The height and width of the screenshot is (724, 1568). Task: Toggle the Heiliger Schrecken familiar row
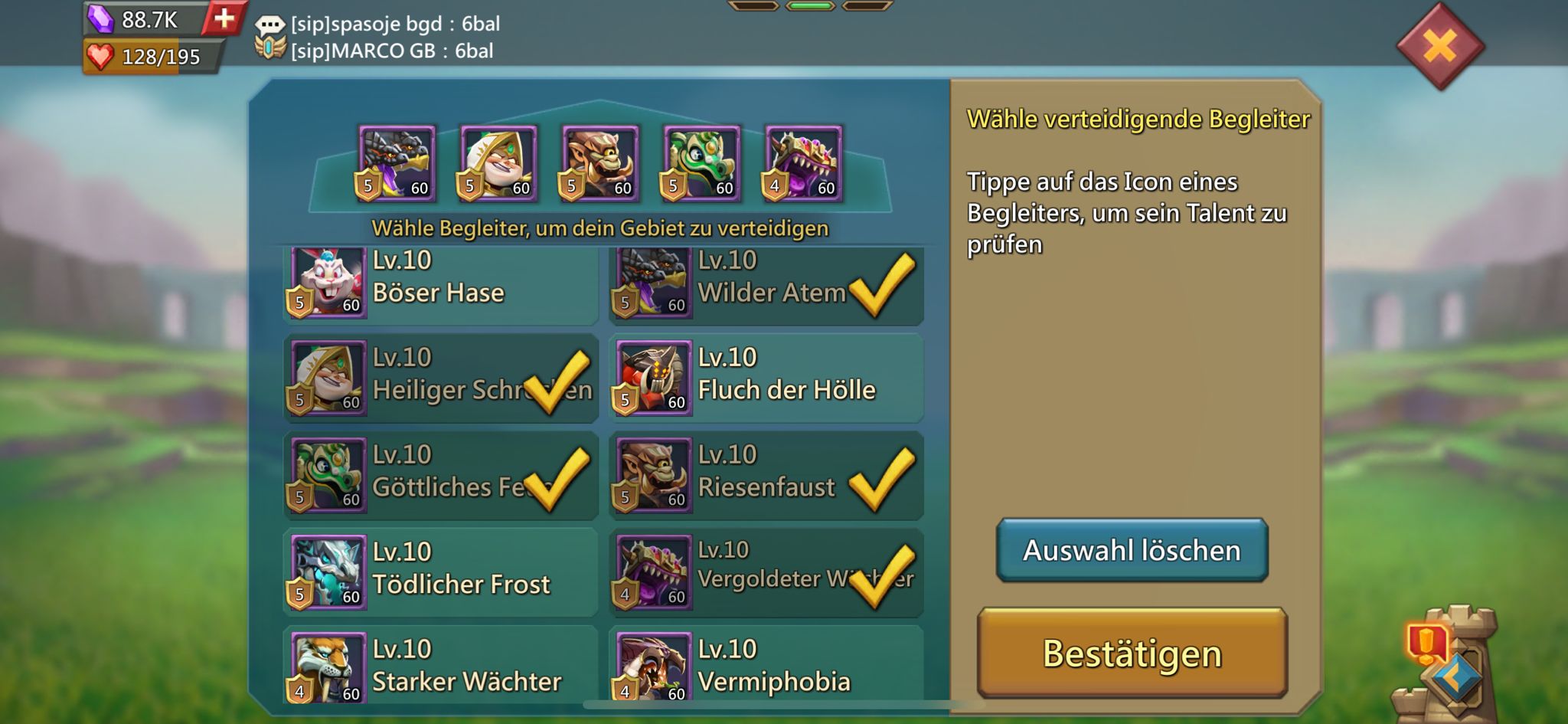440,378
